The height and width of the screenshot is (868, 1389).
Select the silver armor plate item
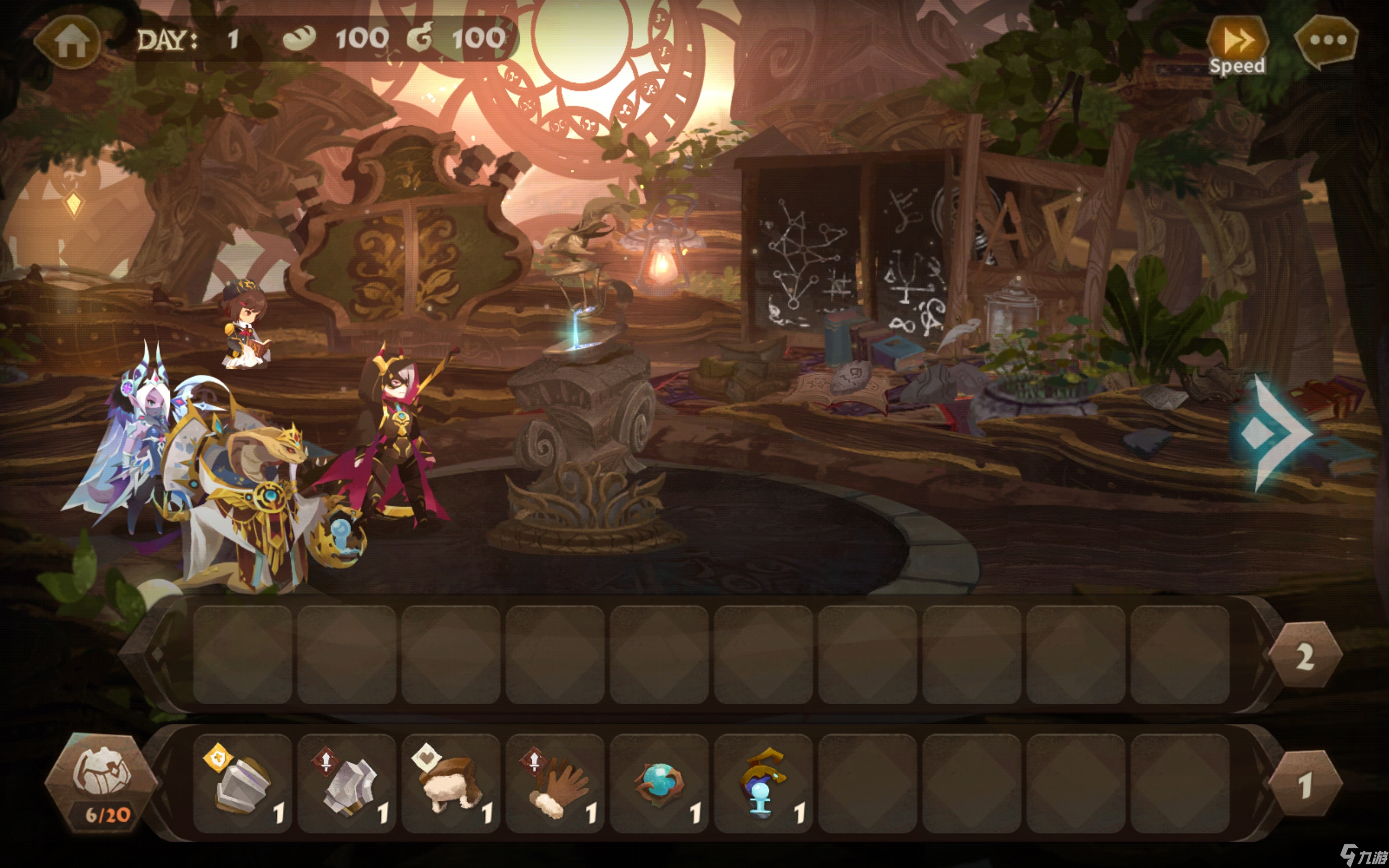pyautogui.click(x=242, y=783)
